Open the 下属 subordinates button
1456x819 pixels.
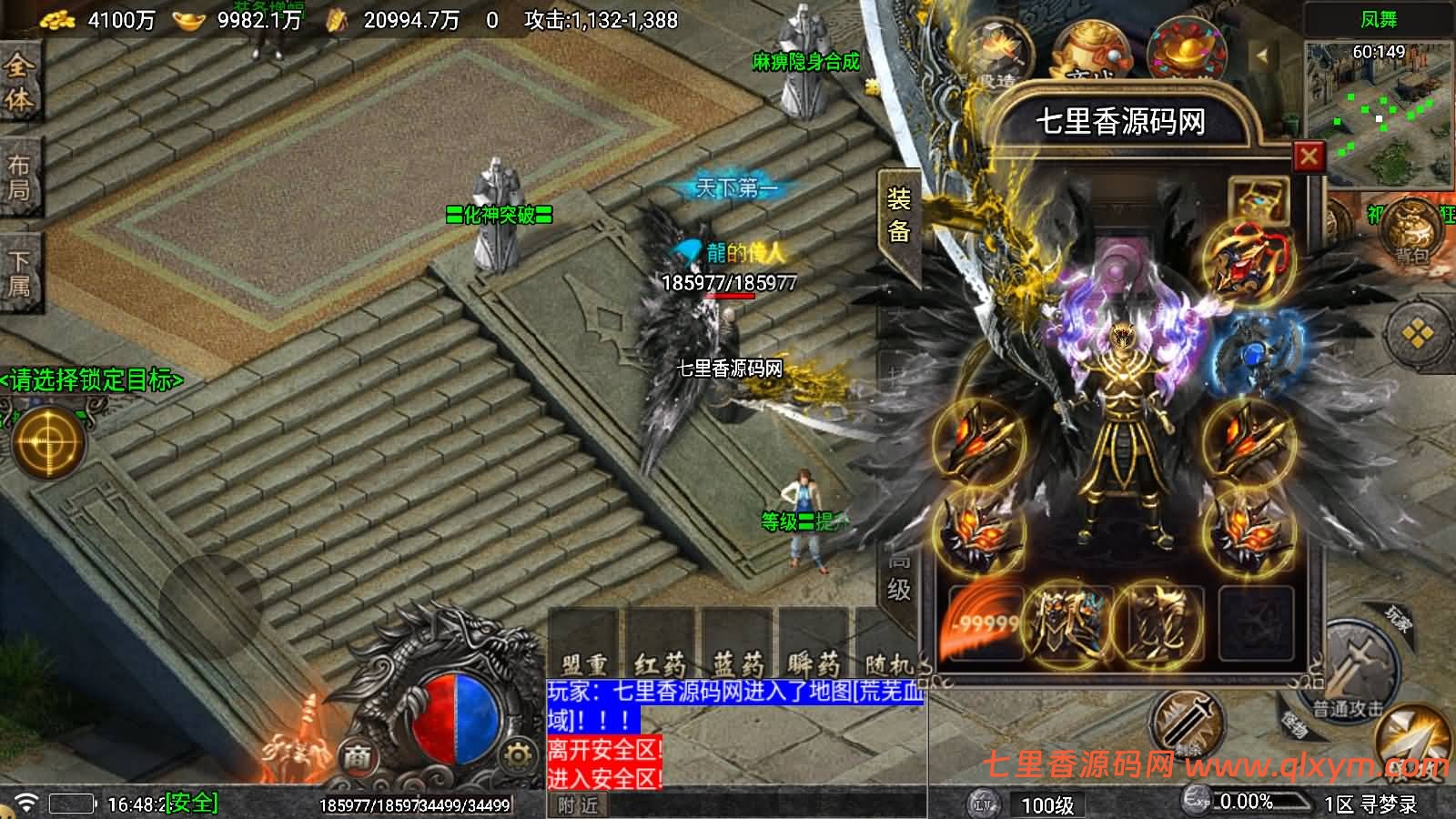point(19,274)
